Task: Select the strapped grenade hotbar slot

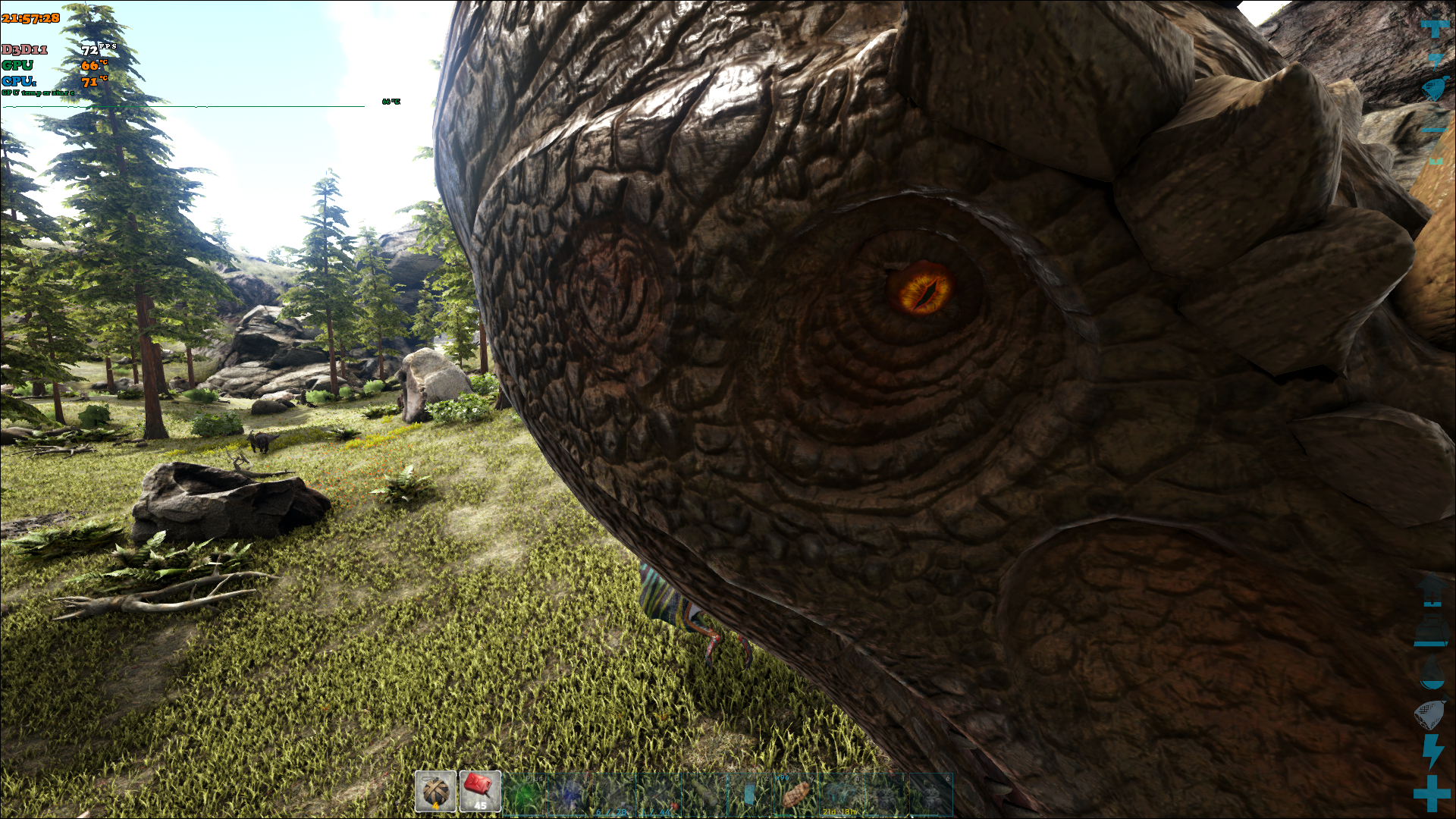Action: 435,792
